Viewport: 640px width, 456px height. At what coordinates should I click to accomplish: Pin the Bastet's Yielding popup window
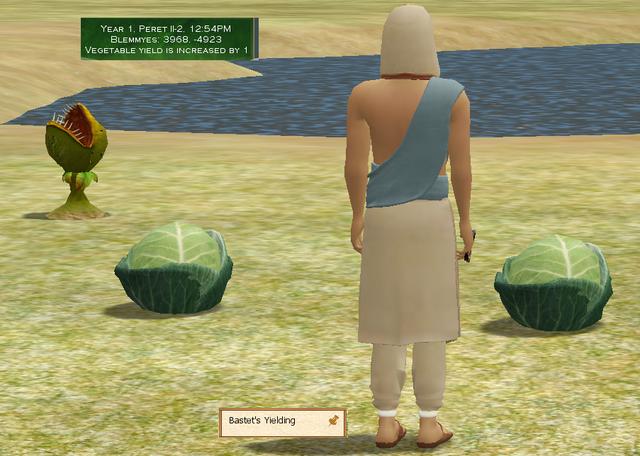[x=333, y=422]
